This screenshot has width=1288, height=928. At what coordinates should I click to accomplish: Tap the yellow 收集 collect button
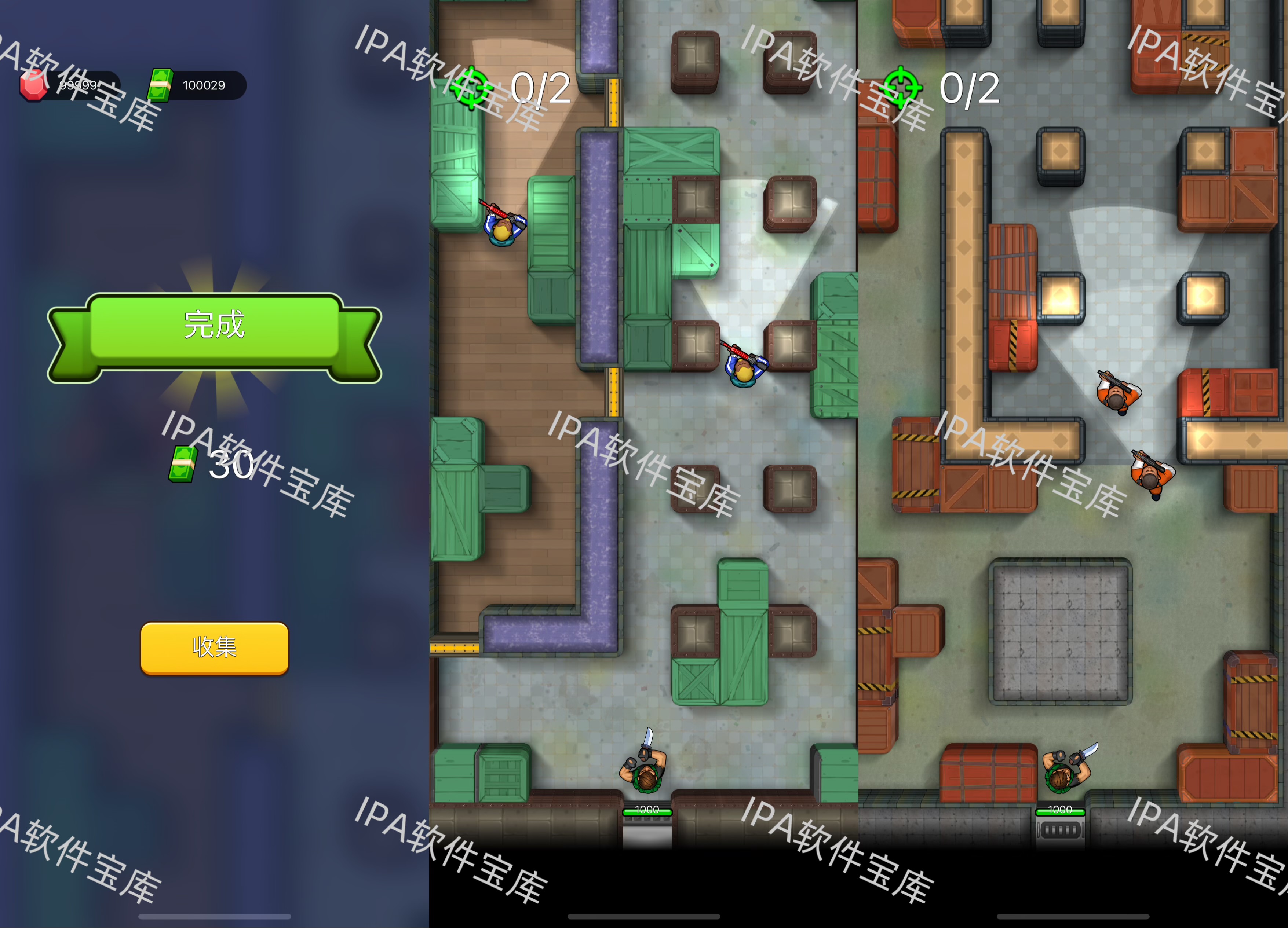(214, 648)
